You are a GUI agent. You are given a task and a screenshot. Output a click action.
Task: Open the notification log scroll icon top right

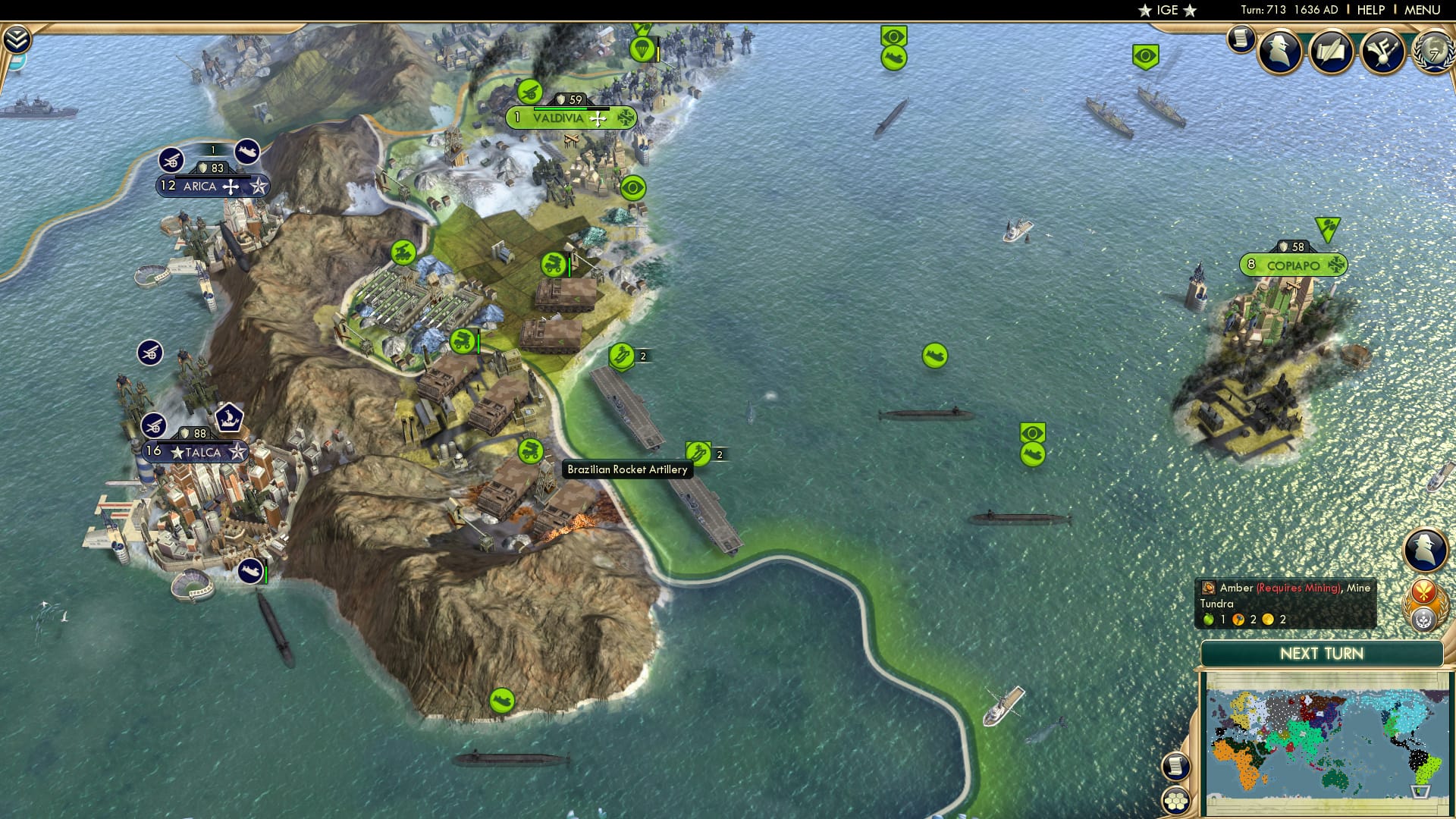click(1241, 40)
